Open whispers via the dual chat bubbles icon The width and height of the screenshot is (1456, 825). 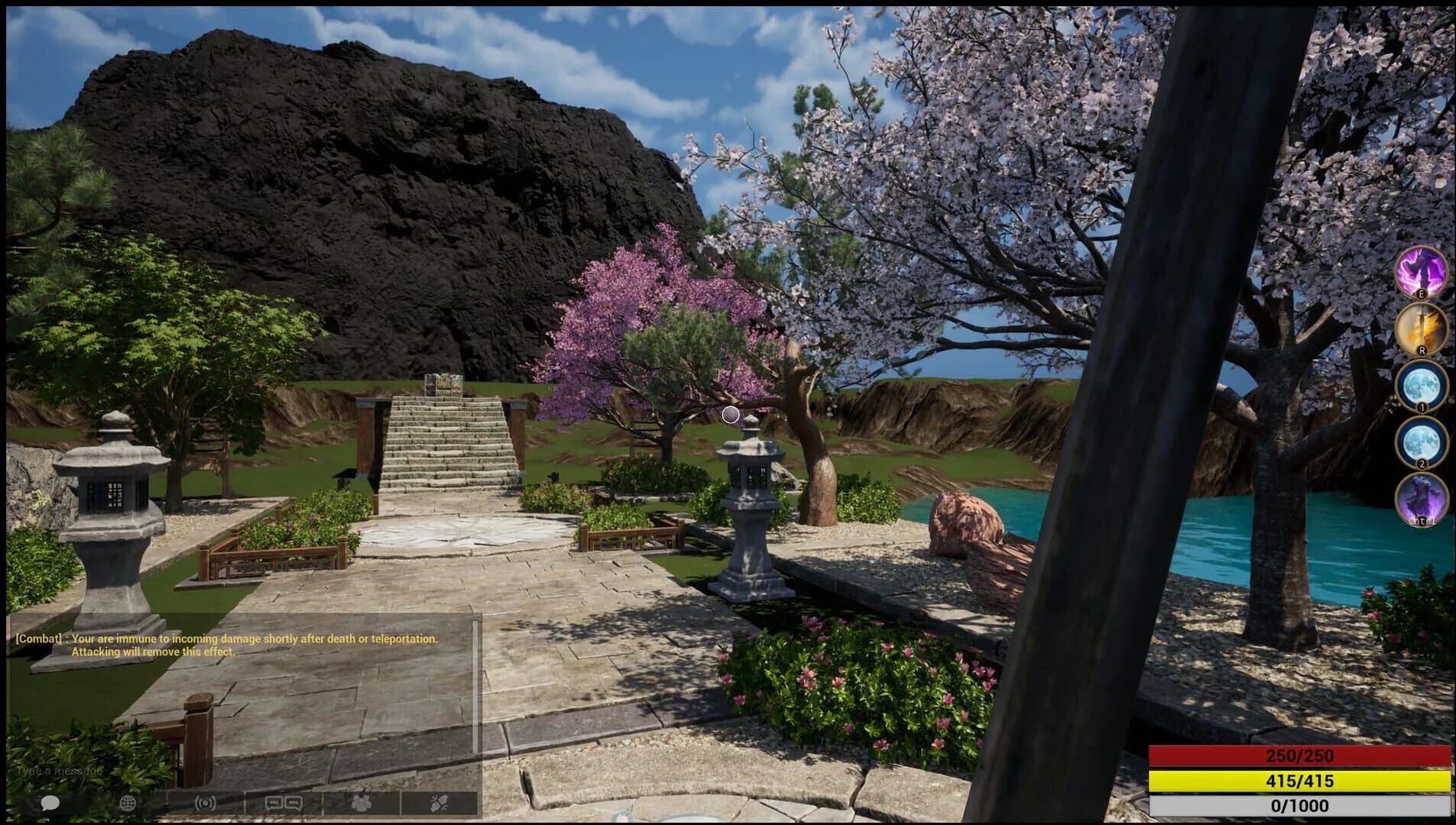point(284,803)
